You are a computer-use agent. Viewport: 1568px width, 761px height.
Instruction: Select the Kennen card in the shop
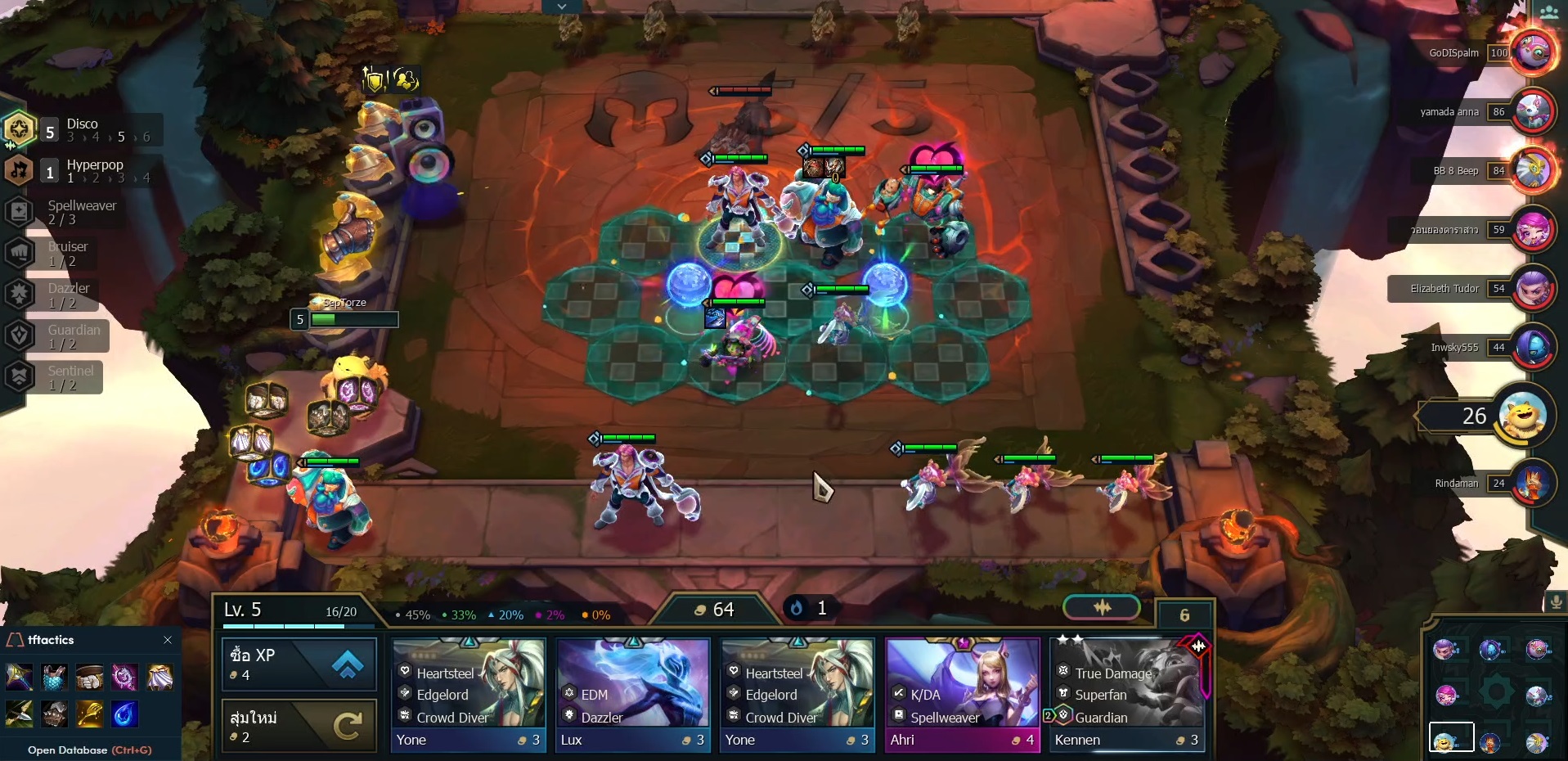(x=1127, y=691)
